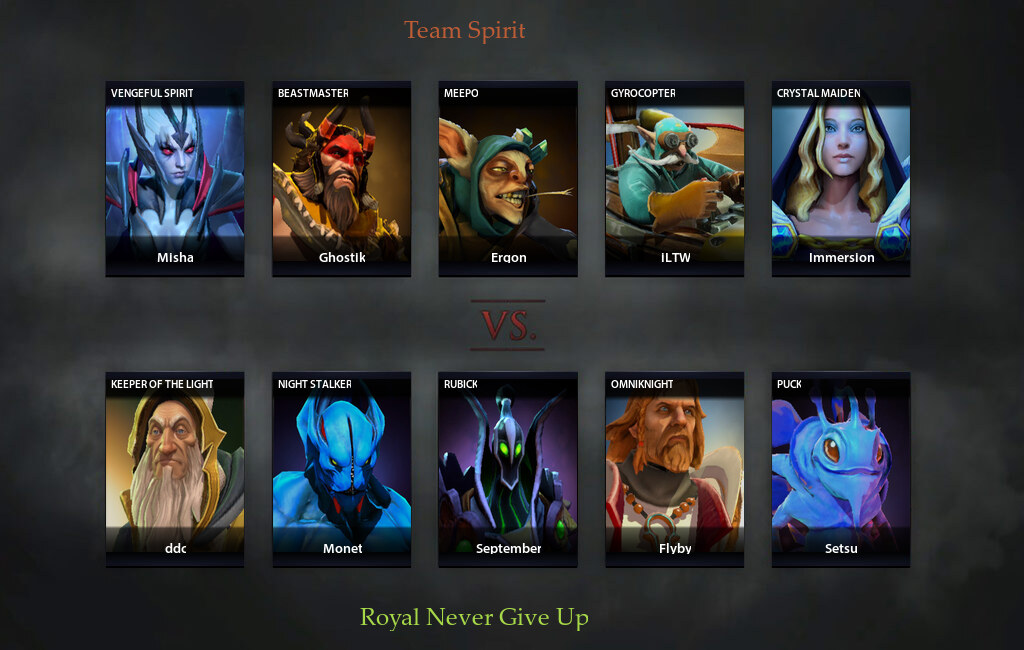The image size is (1024, 650).
Task: Choose September's Rubick hero card
Action: [x=508, y=469]
